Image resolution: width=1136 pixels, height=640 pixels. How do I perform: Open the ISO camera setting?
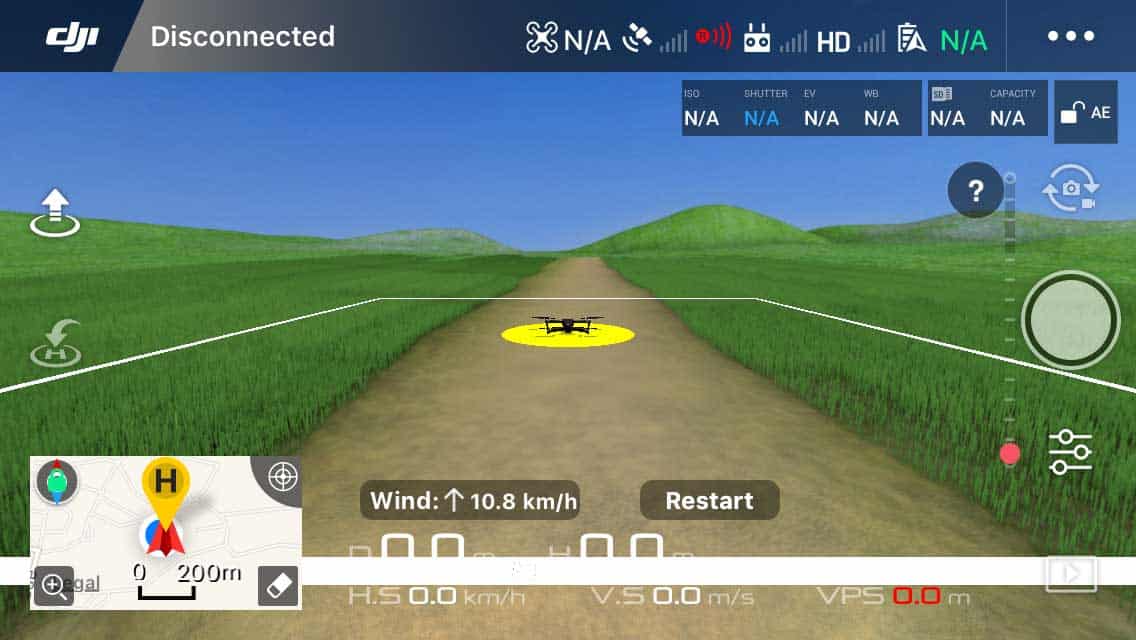pos(701,108)
